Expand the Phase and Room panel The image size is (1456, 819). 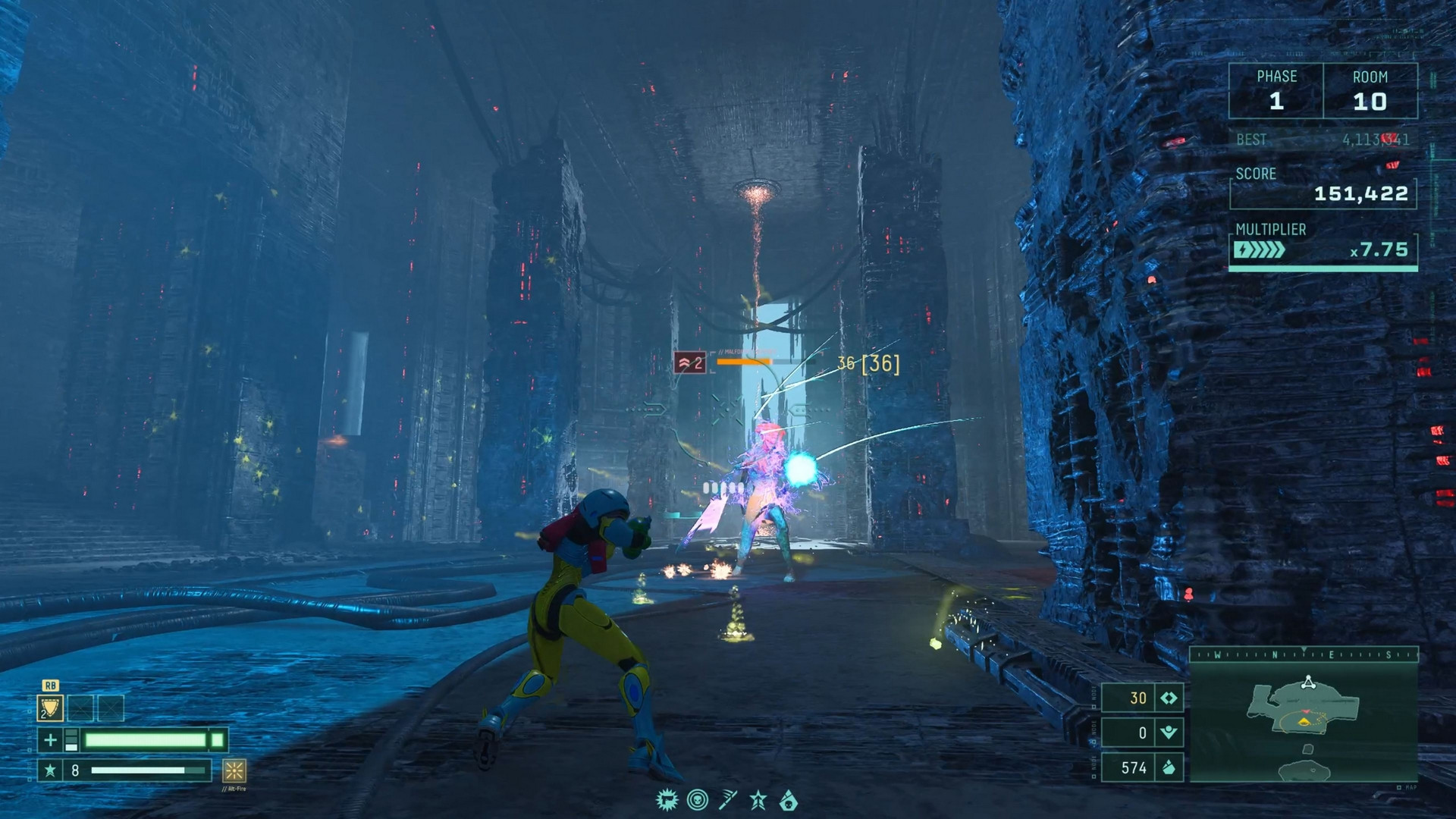pyautogui.click(x=1323, y=89)
